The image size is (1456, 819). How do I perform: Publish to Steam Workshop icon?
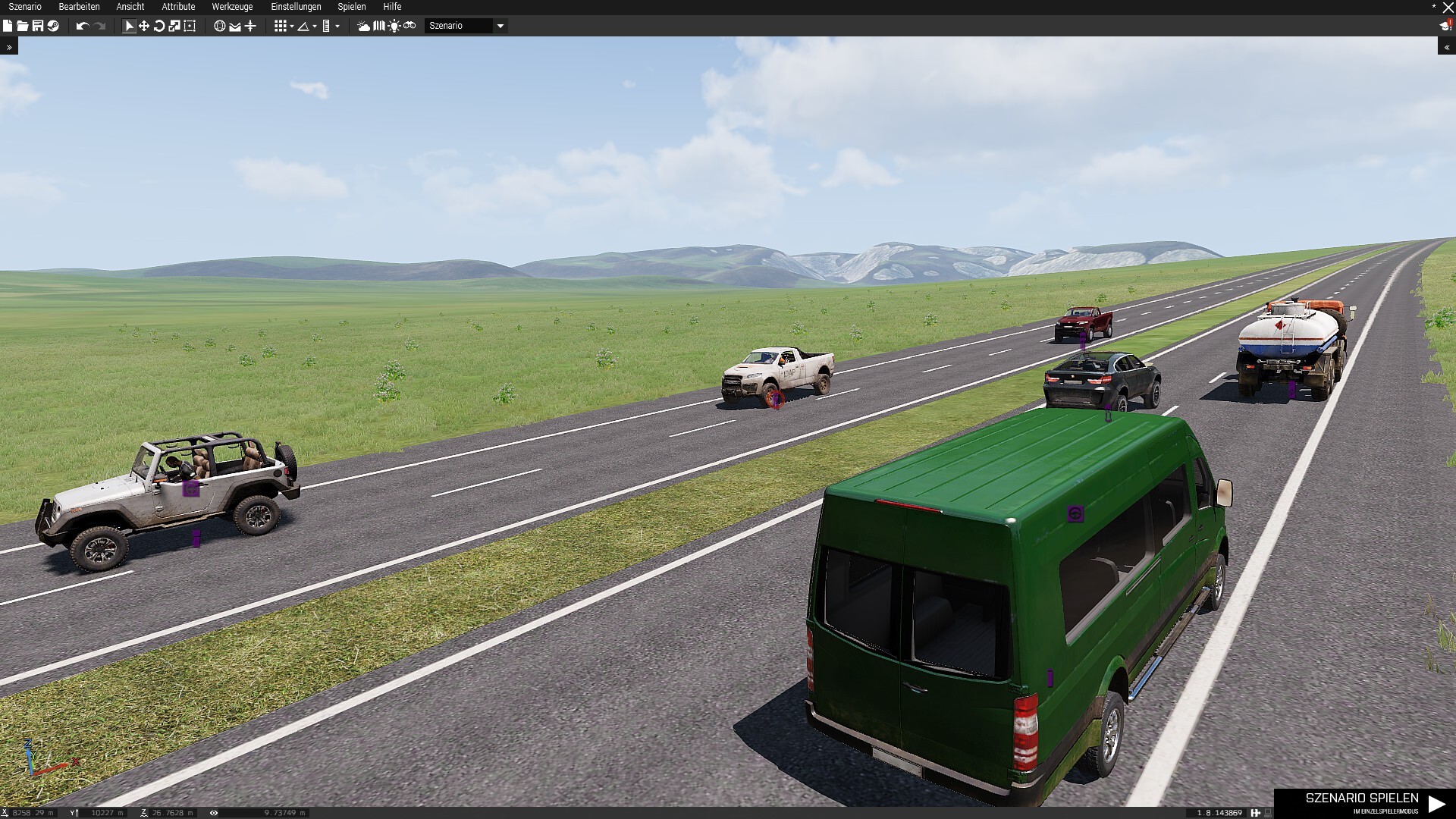coord(53,26)
